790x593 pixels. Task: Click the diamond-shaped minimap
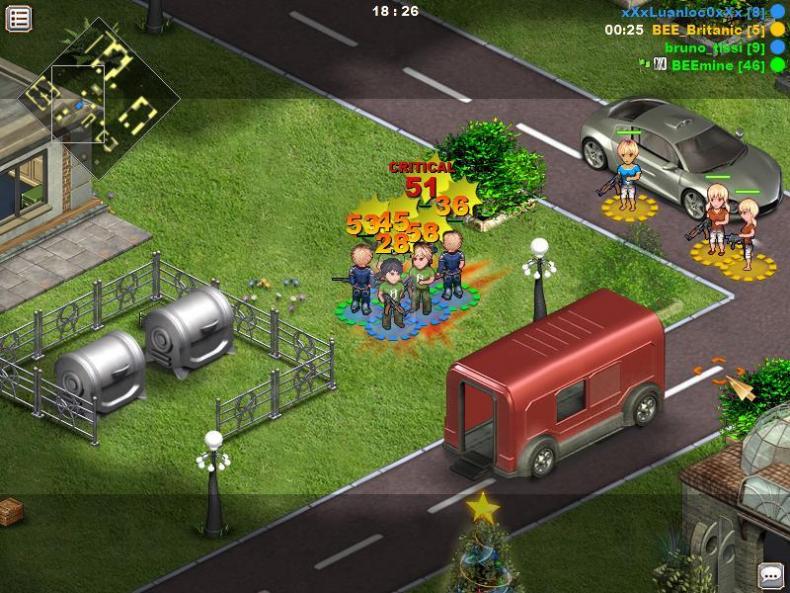click(x=100, y=98)
